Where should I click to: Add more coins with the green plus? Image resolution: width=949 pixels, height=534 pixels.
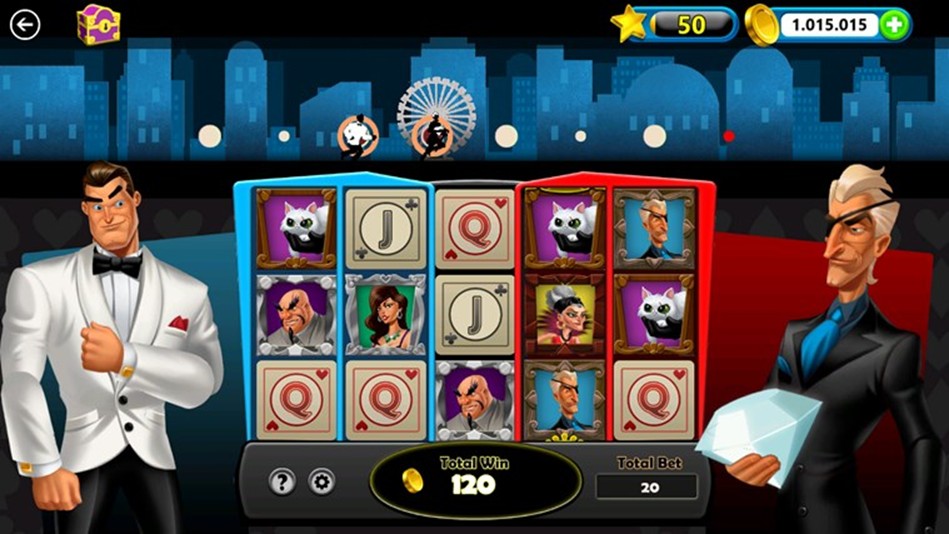894,25
